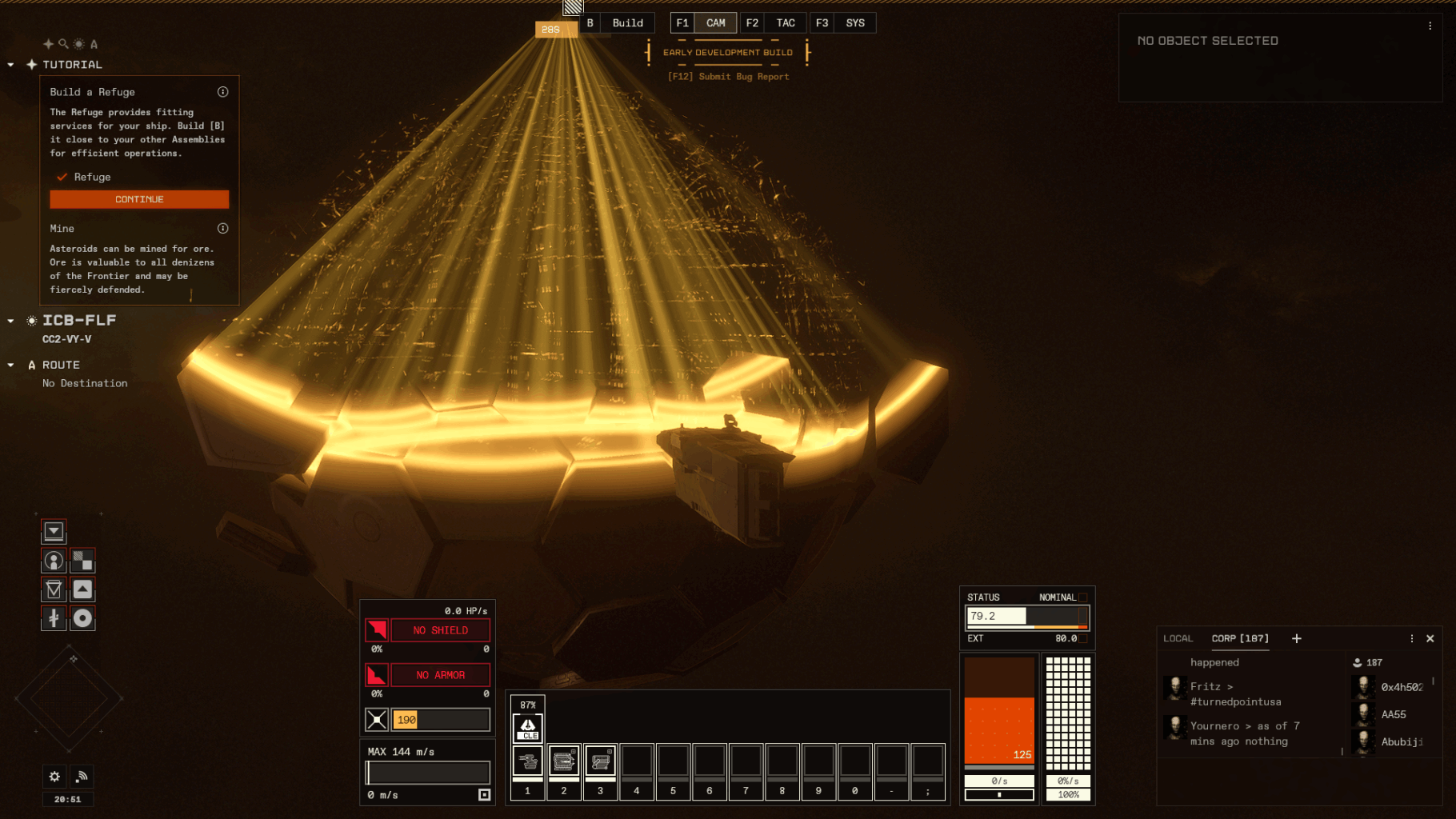Switch to the LOCAL chat tab
Screen dimensions: 1456x819
1178,638
